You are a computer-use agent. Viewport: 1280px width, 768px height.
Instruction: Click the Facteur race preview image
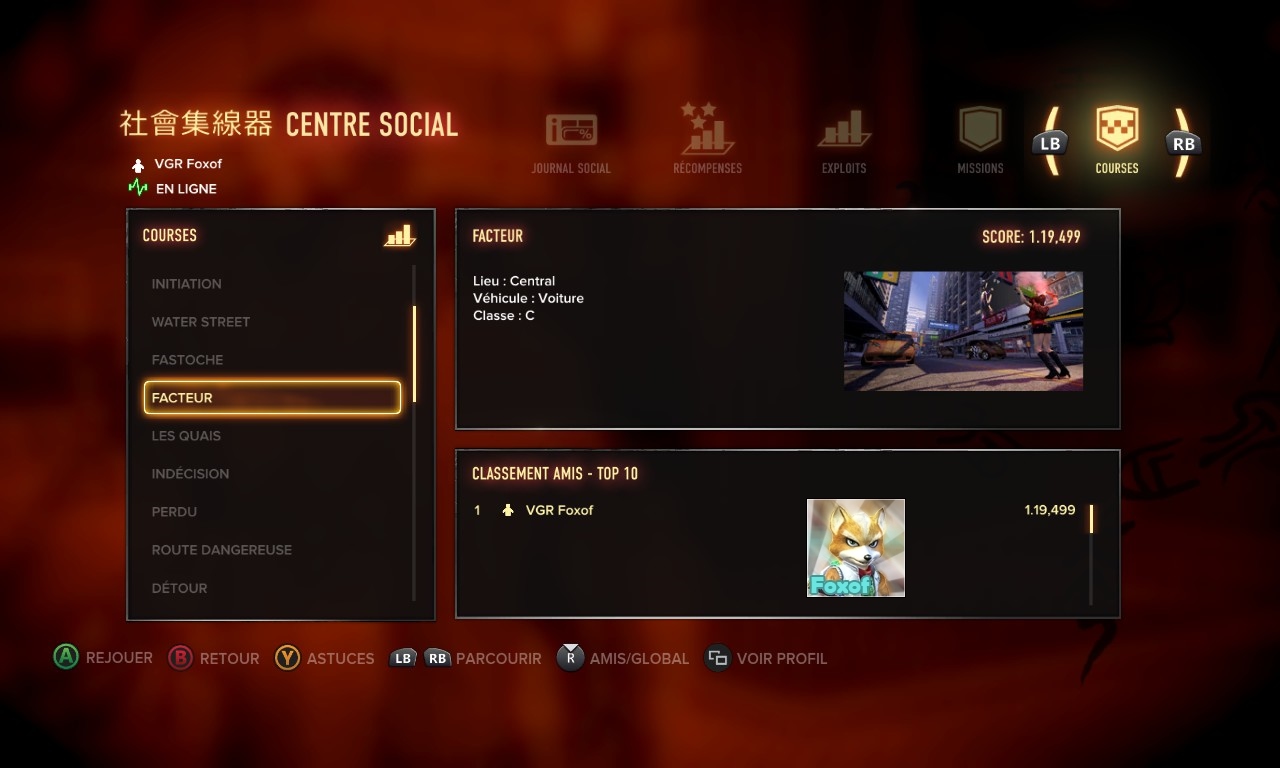[x=963, y=331]
